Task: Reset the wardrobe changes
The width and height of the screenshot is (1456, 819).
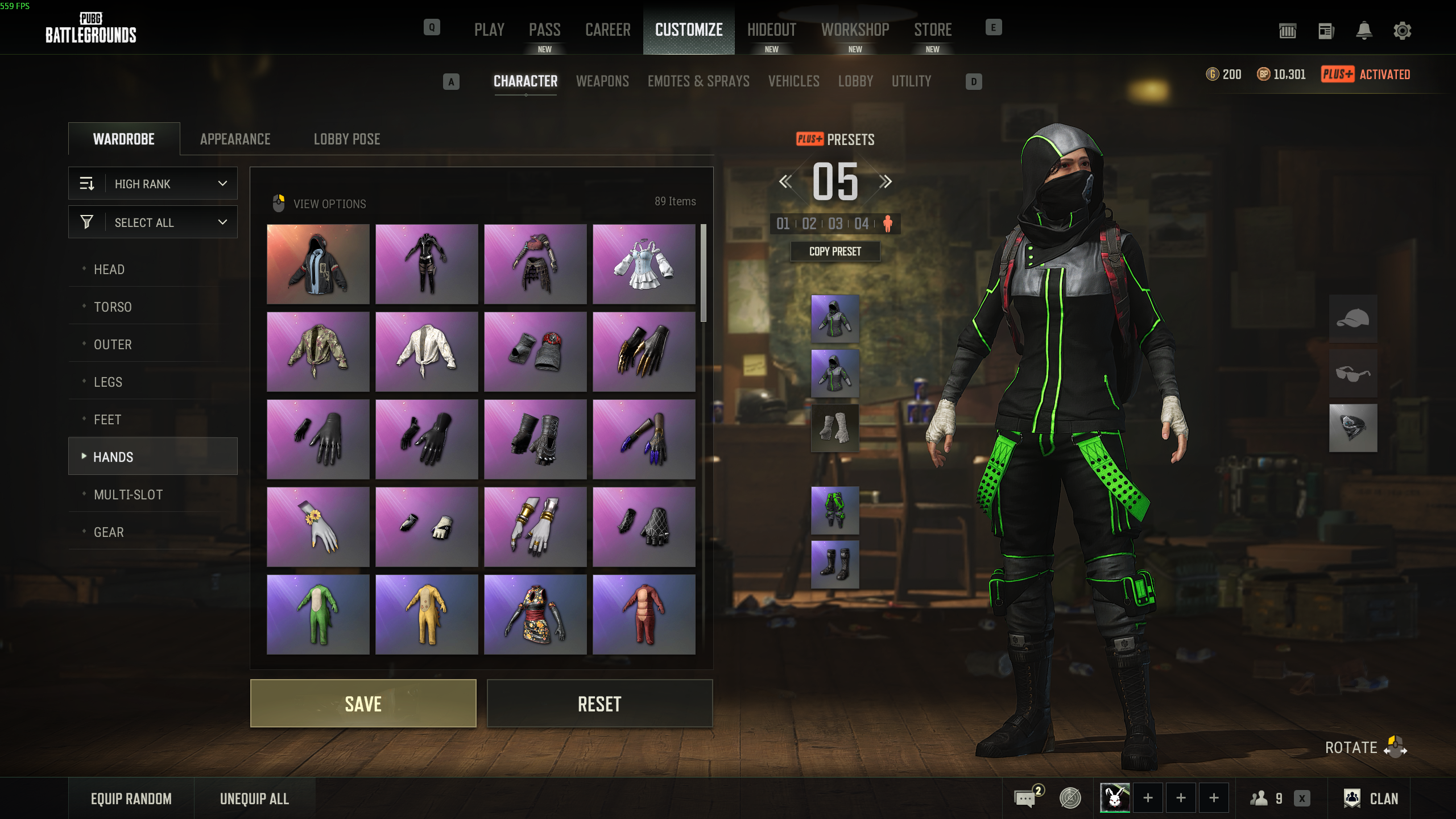Action: point(599,704)
